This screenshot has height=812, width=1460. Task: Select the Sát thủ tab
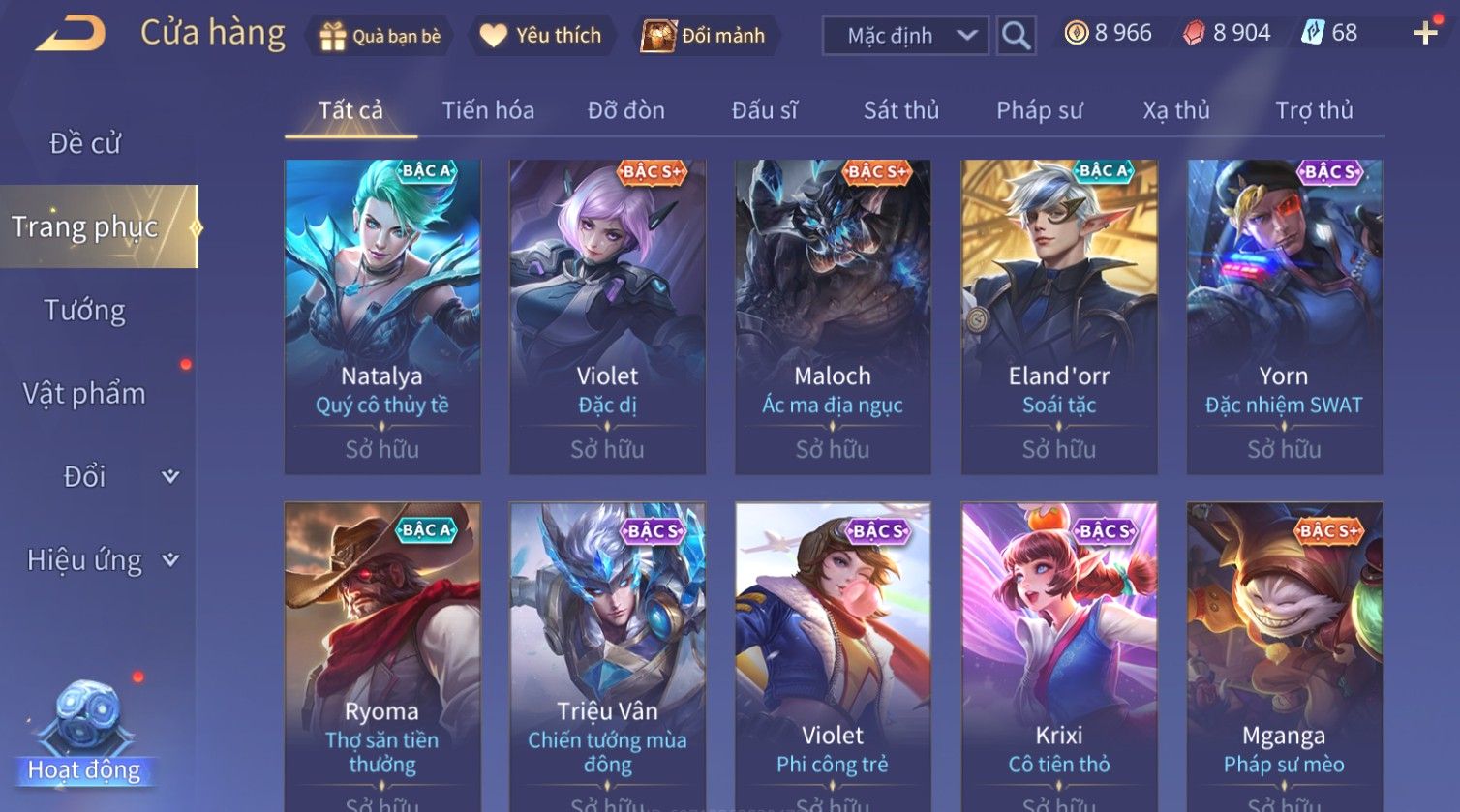900,110
